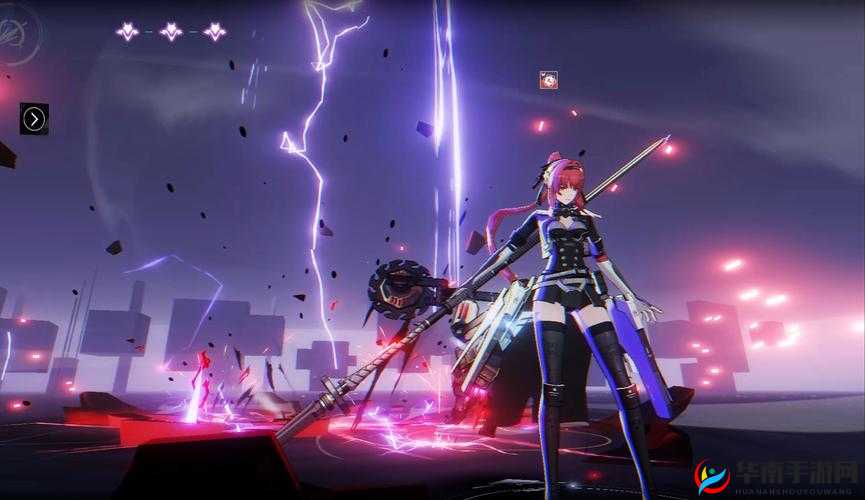865x500 pixels.
Task: Click the small red square status icon
Action: pyautogui.click(x=548, y=80)
